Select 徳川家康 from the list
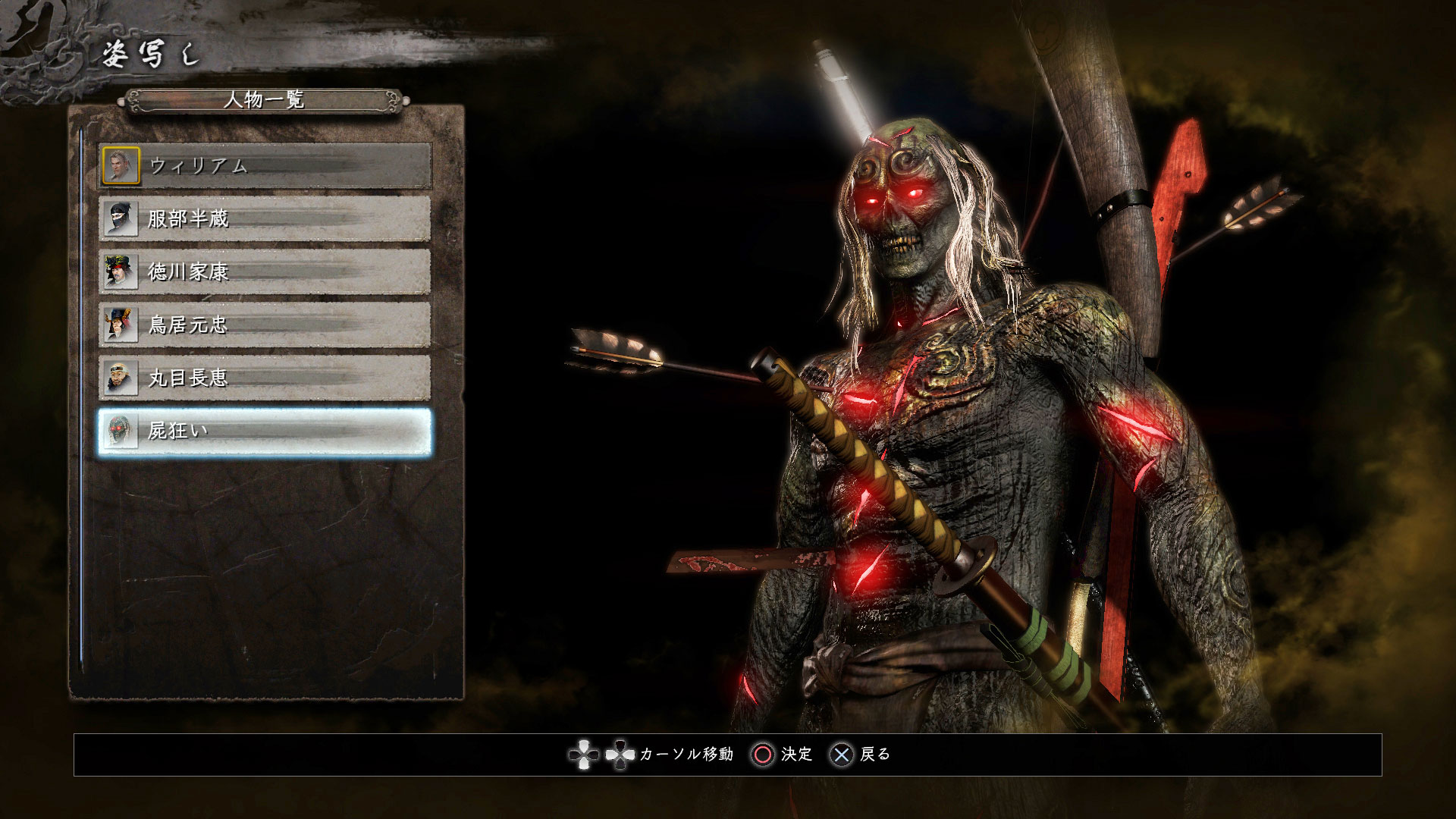Viewport: 1456px width, 819px height. pos(265,272)
